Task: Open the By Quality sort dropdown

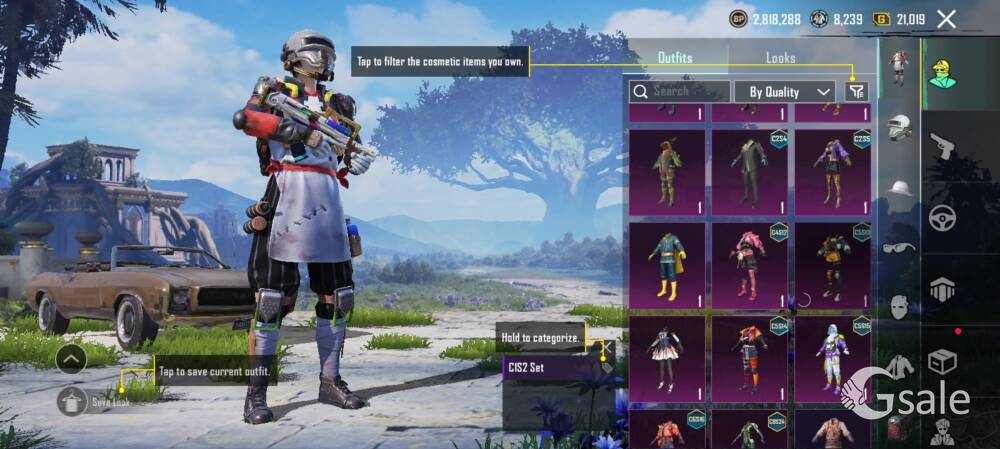Action: pyautogui.click(x=785, y=92)
